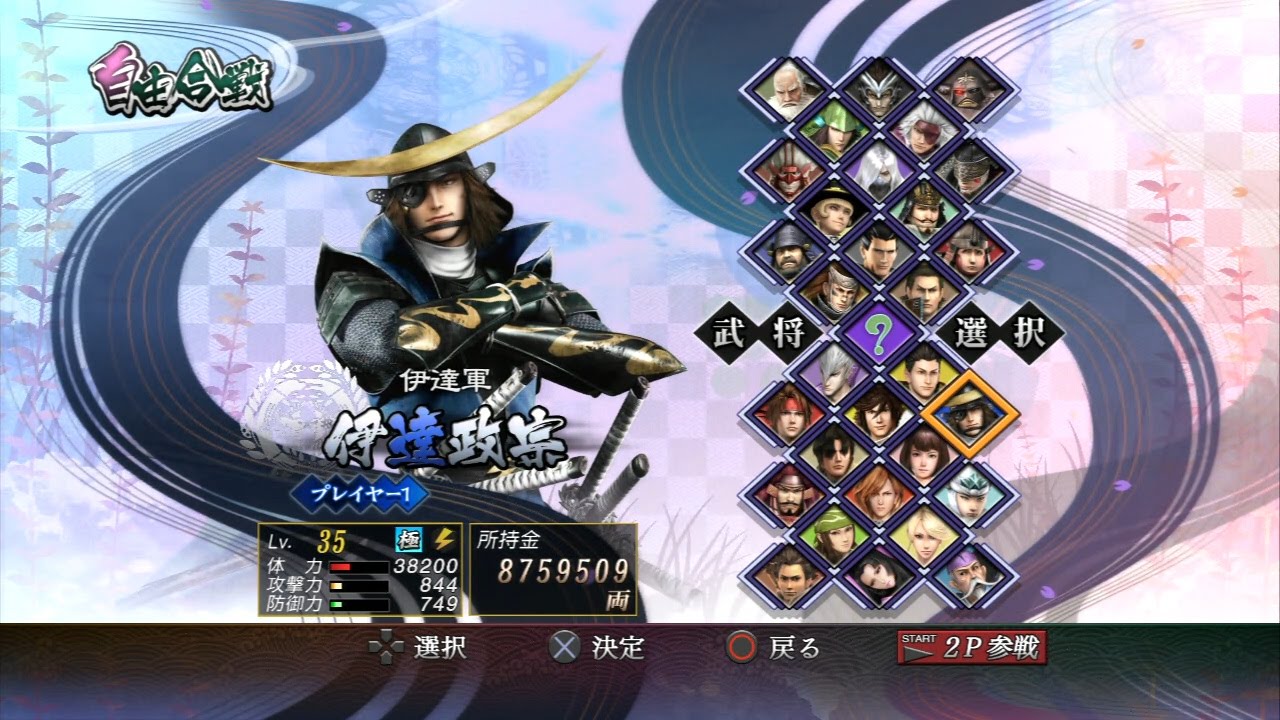This screenshot has height=720, width=1280.
Task: Choose the silver-haired character on purple background
Action: pos(833,376)
